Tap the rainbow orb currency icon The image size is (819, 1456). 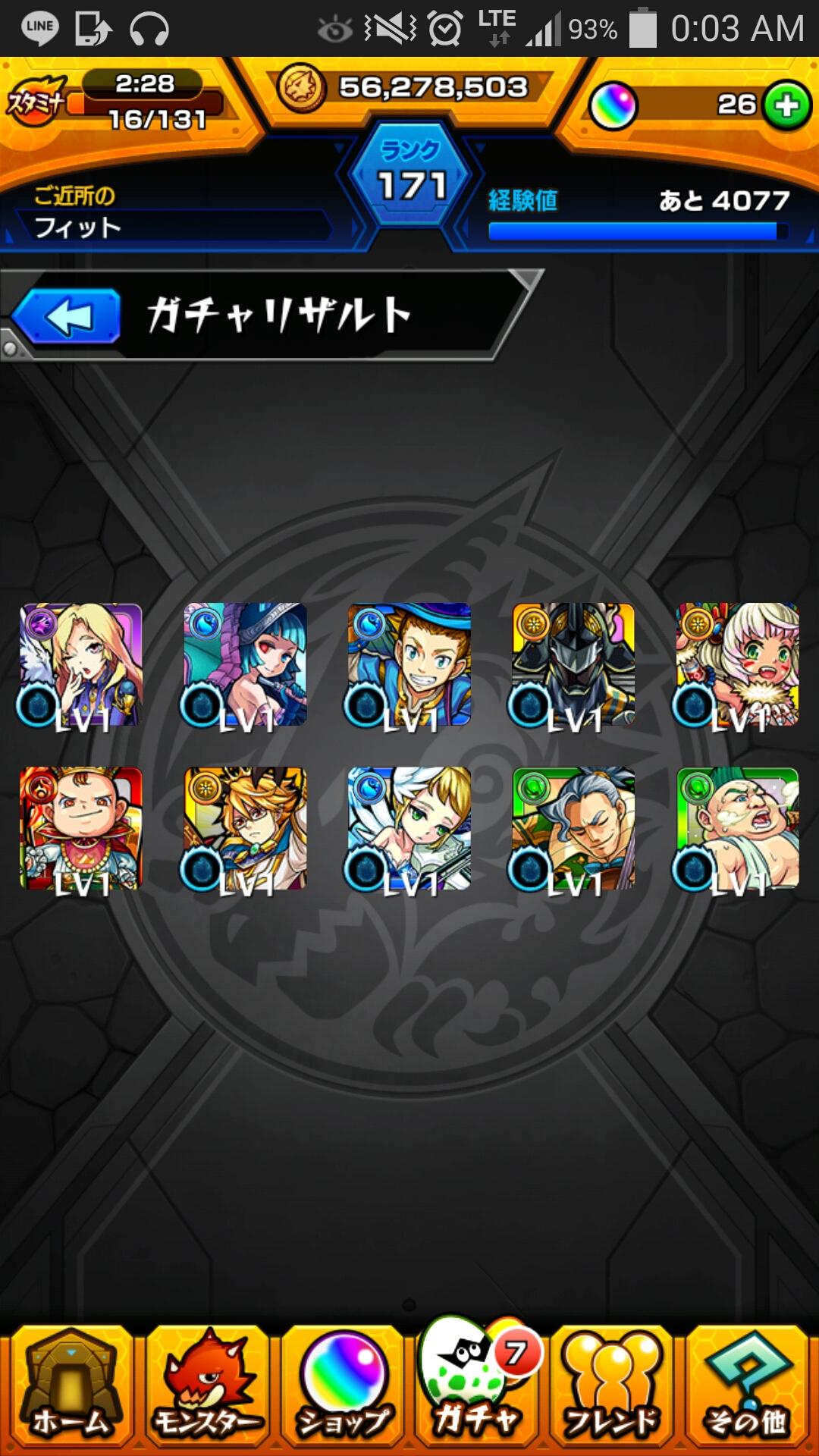[x=613, y=105]
